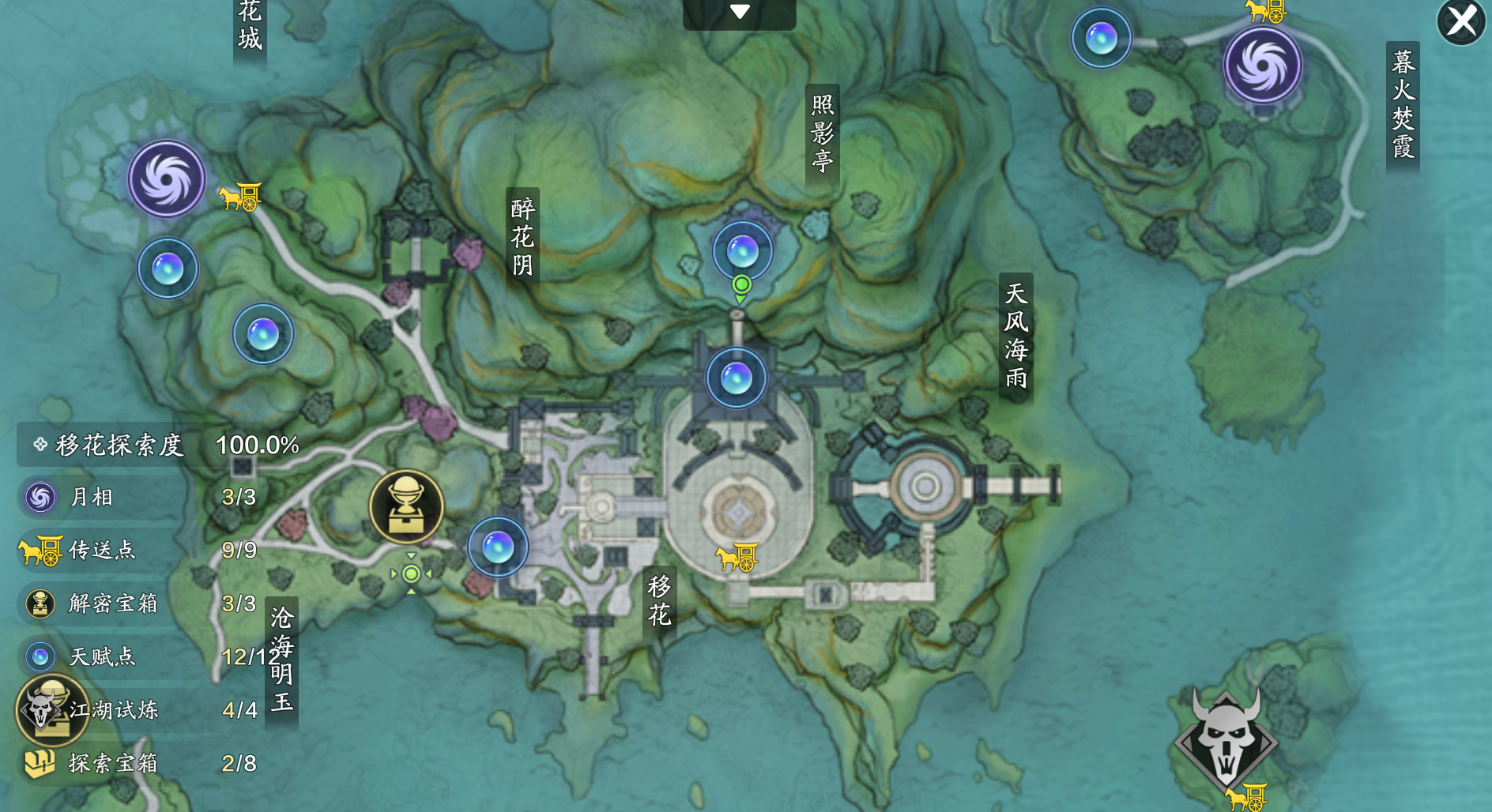The height and width of the screenshot is (812, 1492).
Task: Open the 醉花阴 location label
Action: tap(522, 237)
